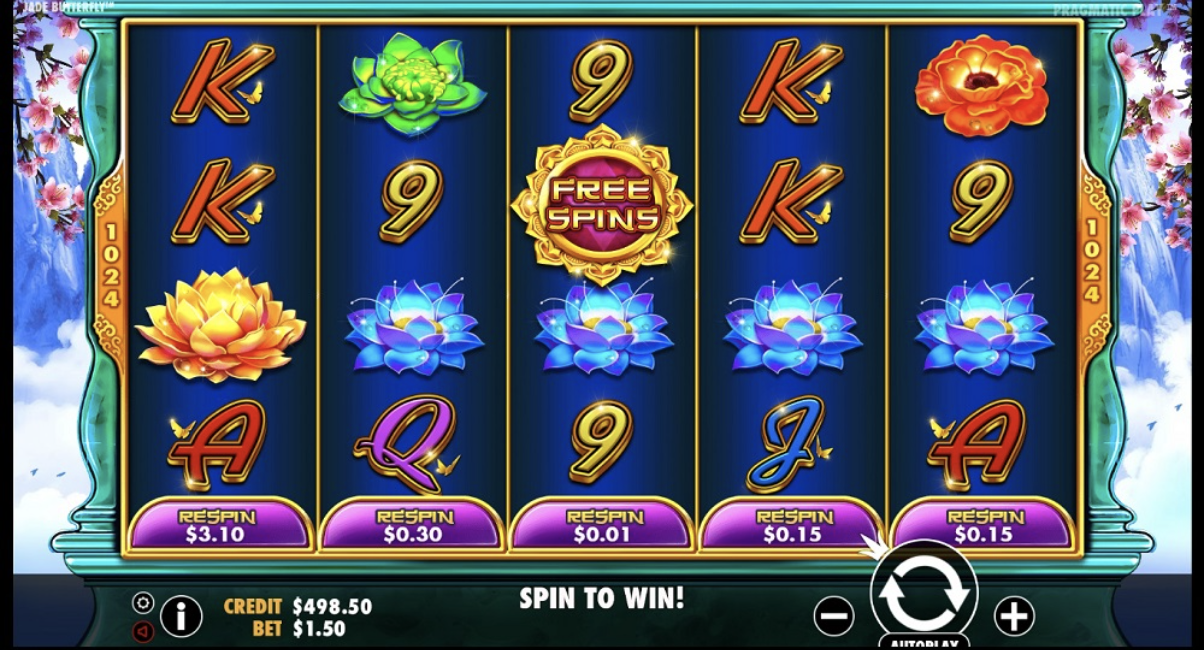
Task: Open settings via the gear icon
Action: click(x=143, y=603)
